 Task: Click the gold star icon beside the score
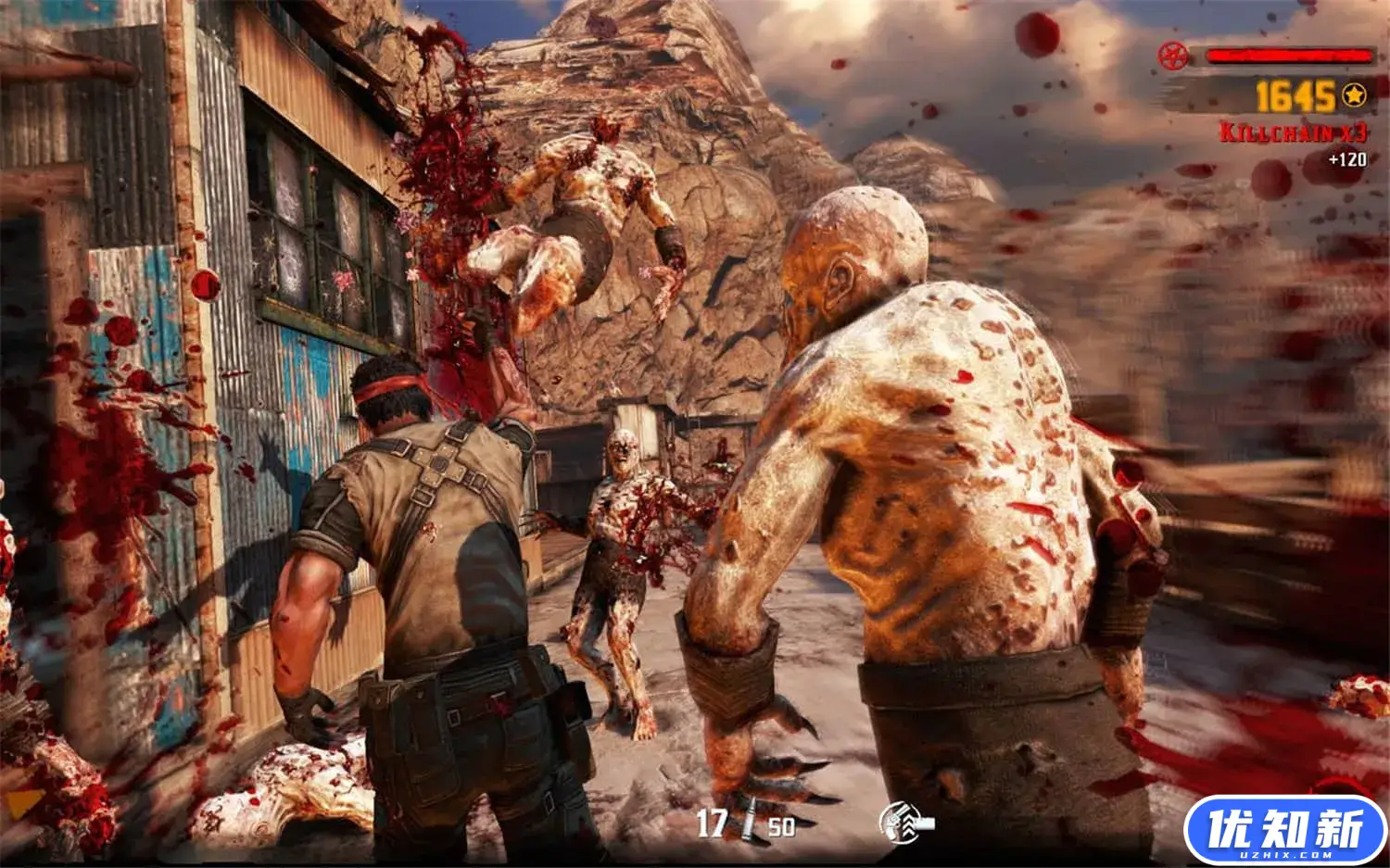click(1354, 94)
